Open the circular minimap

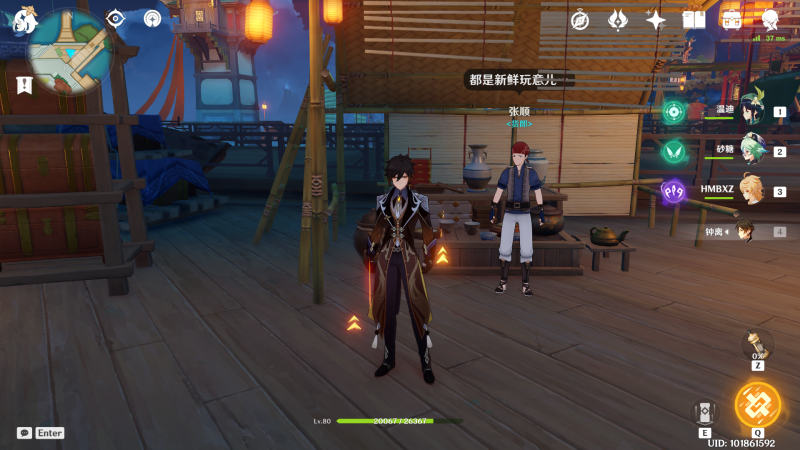(x=70, y=50)
